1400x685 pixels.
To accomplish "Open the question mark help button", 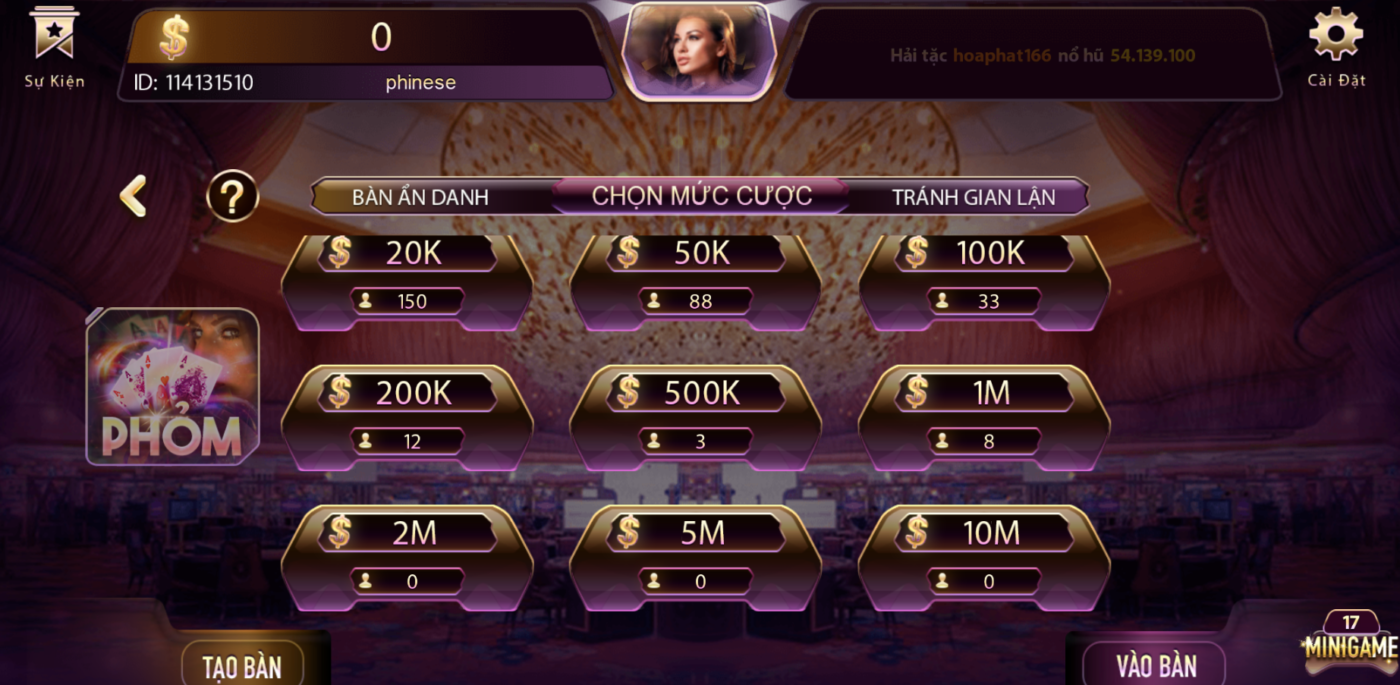I will pyautogui.click(x=232, y=196).
